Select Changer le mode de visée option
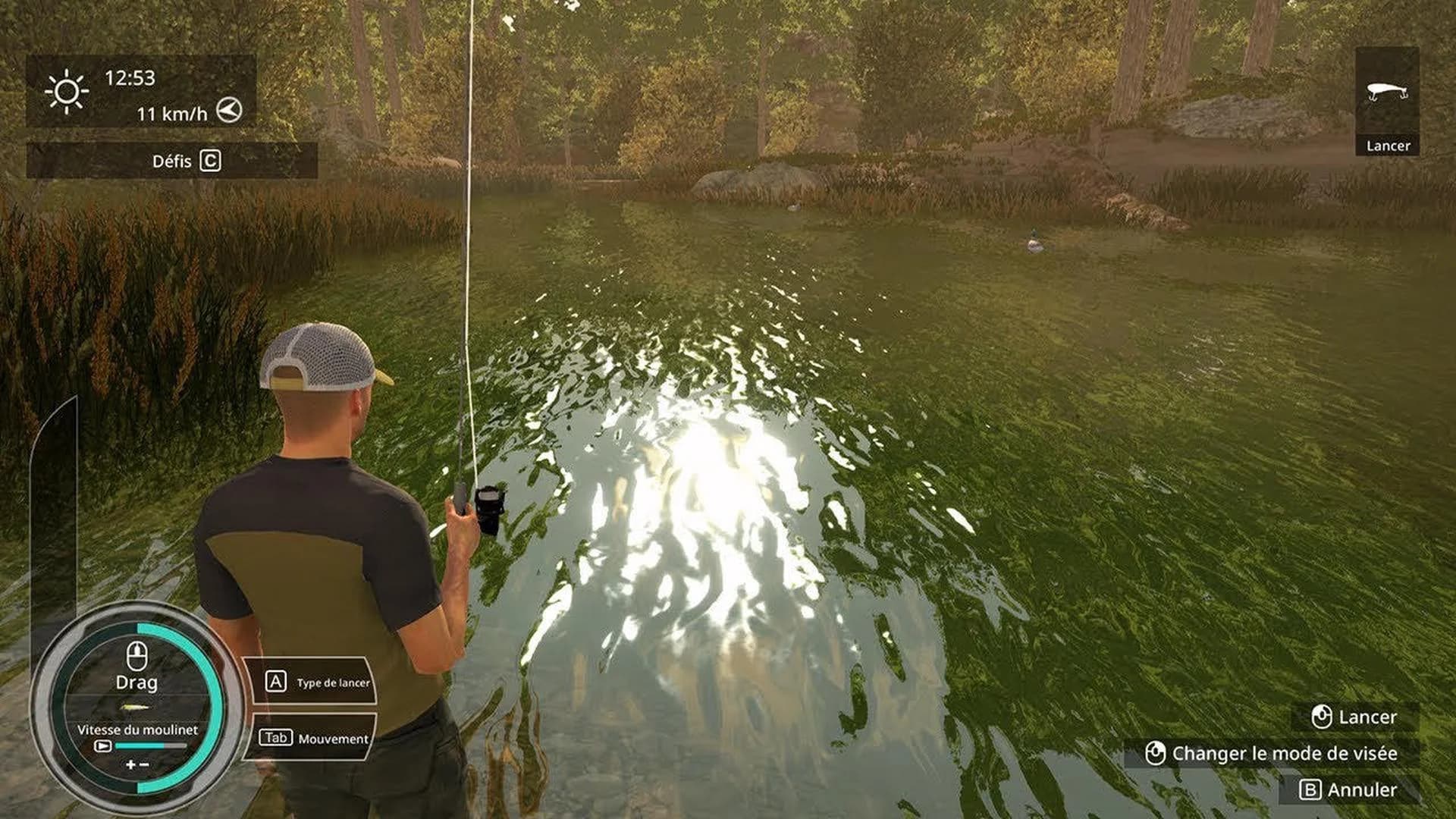 coord(1283,753)
